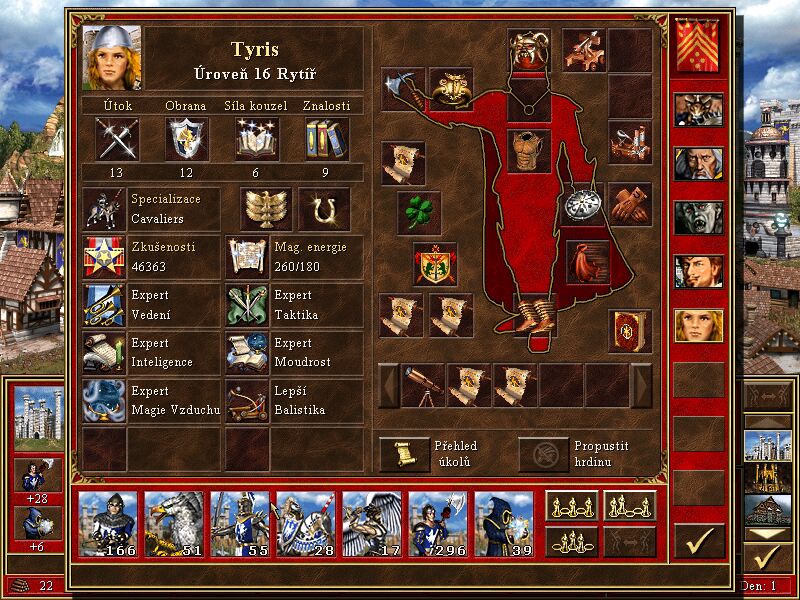Click Tyris's hero portrait

tap(112, 57)
